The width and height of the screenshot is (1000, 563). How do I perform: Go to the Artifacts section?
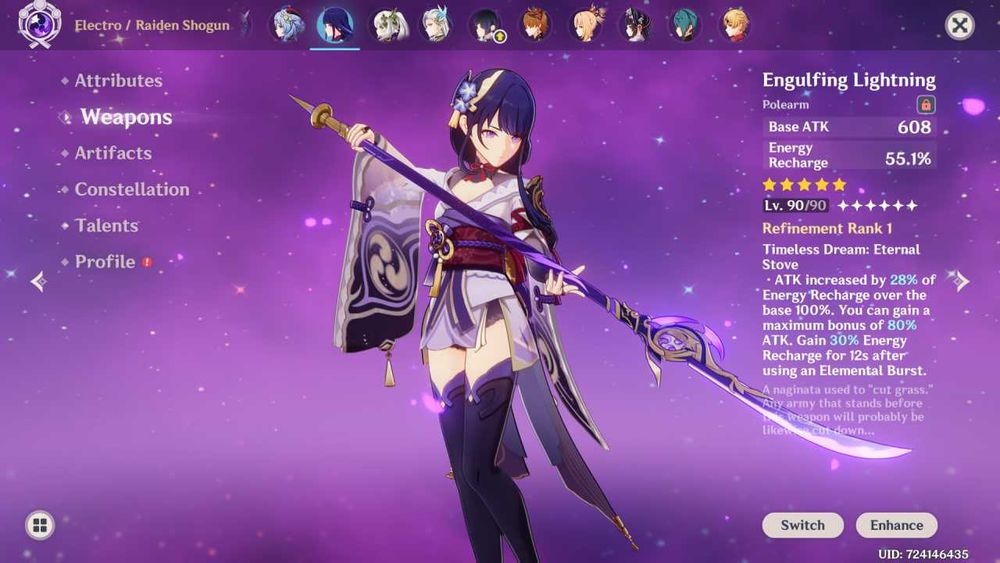pyautogui.click(x=113, y=153)
